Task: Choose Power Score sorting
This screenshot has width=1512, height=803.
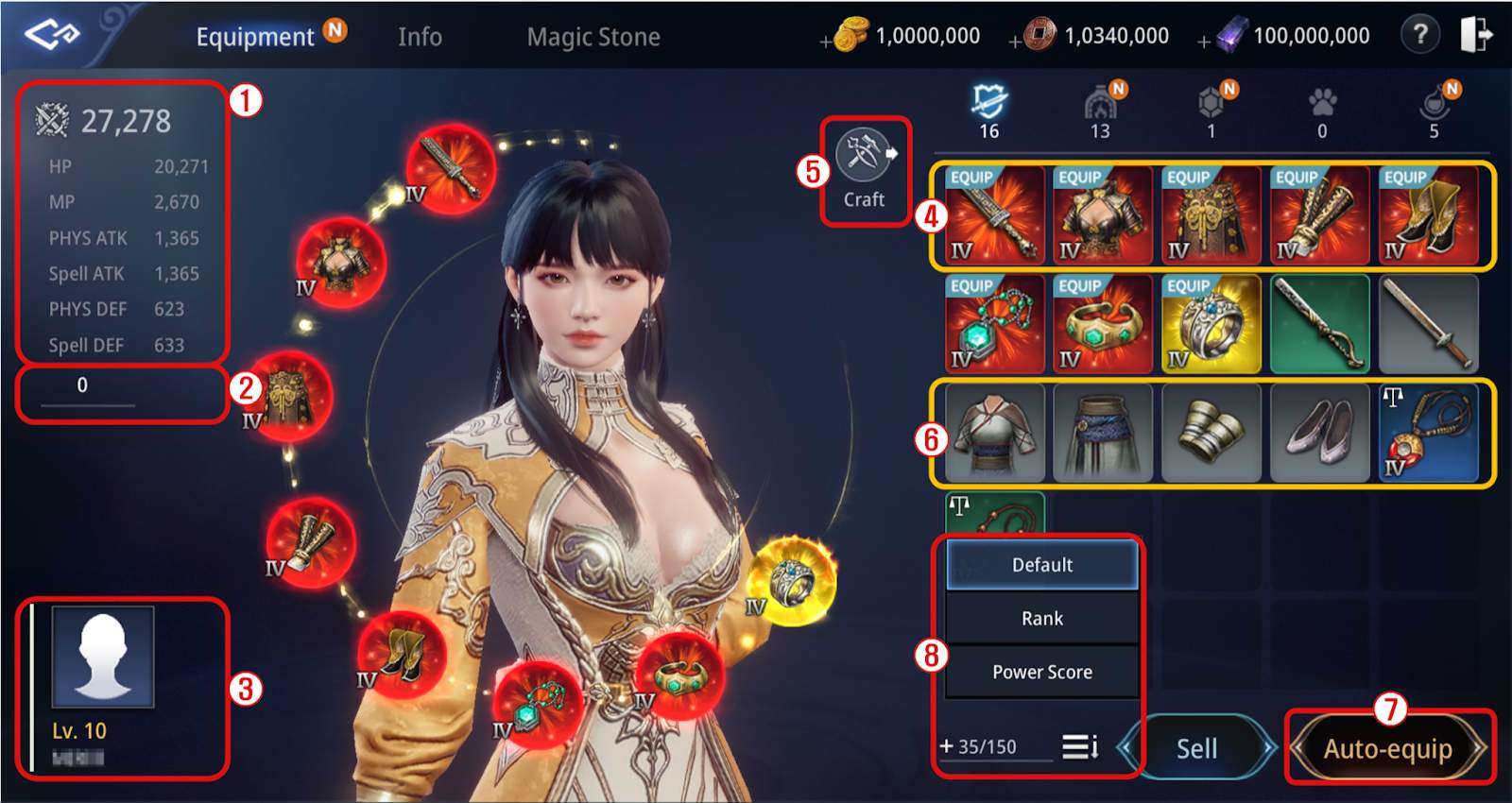Action: coord(1041,672)
